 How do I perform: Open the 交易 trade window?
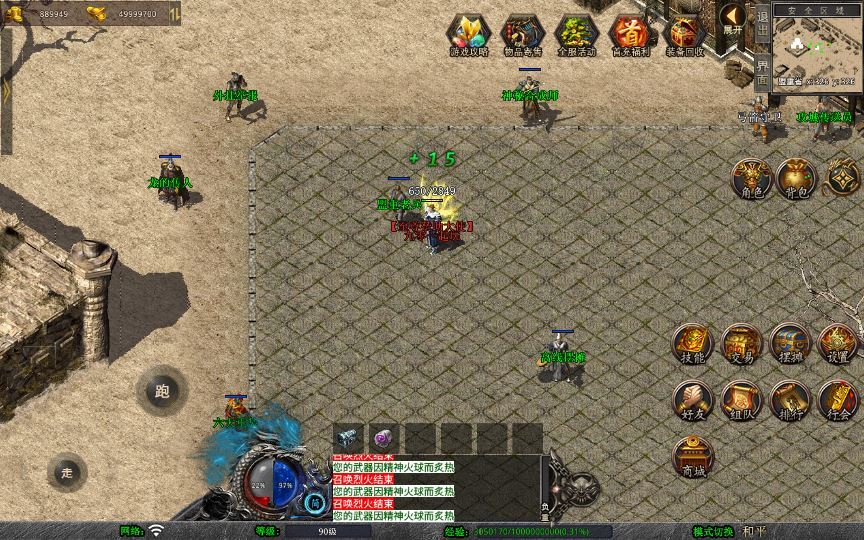pyautogui.click(x=741, y=343)
